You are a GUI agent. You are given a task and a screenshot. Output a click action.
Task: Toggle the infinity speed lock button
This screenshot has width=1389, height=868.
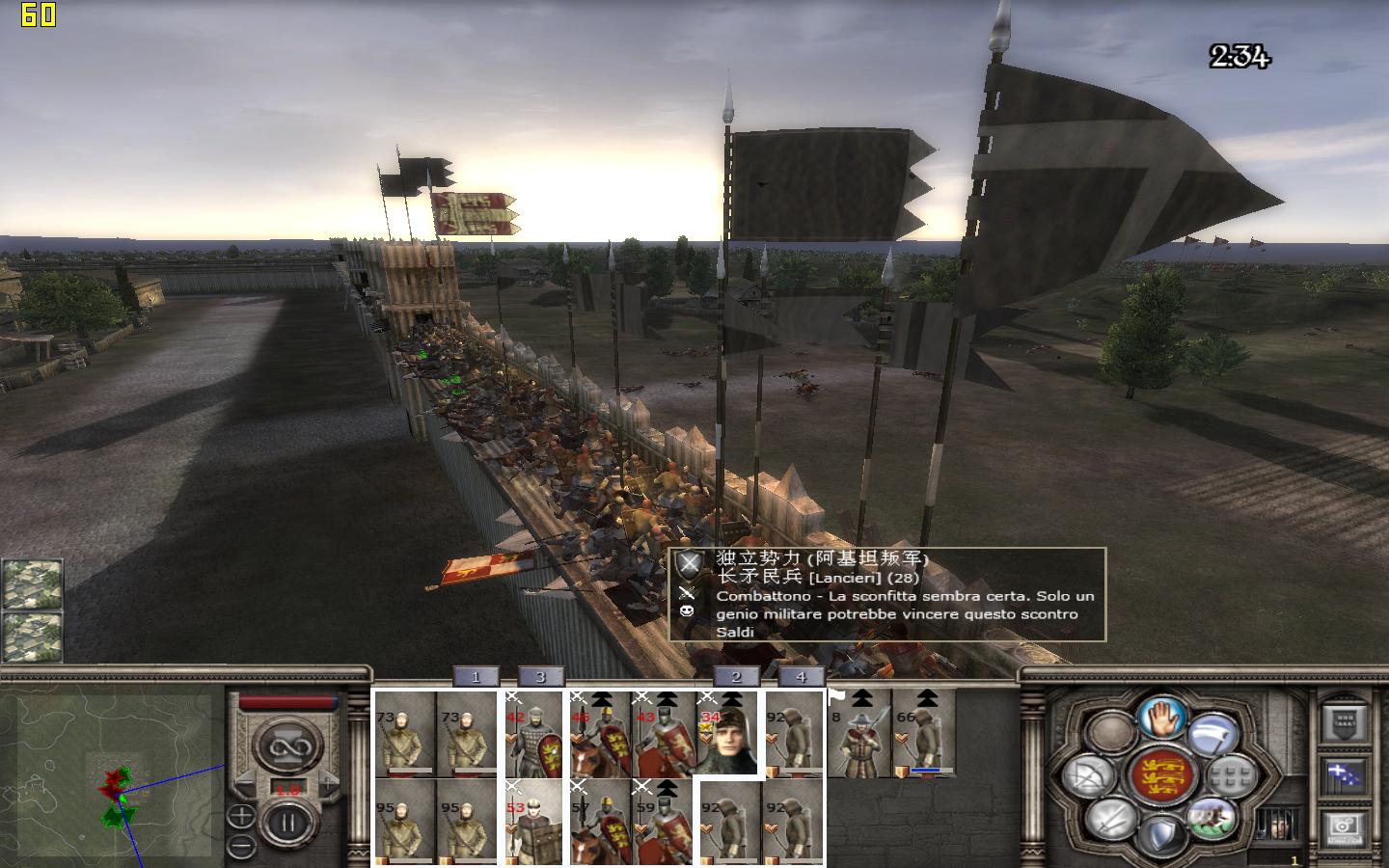coord(286,745)
